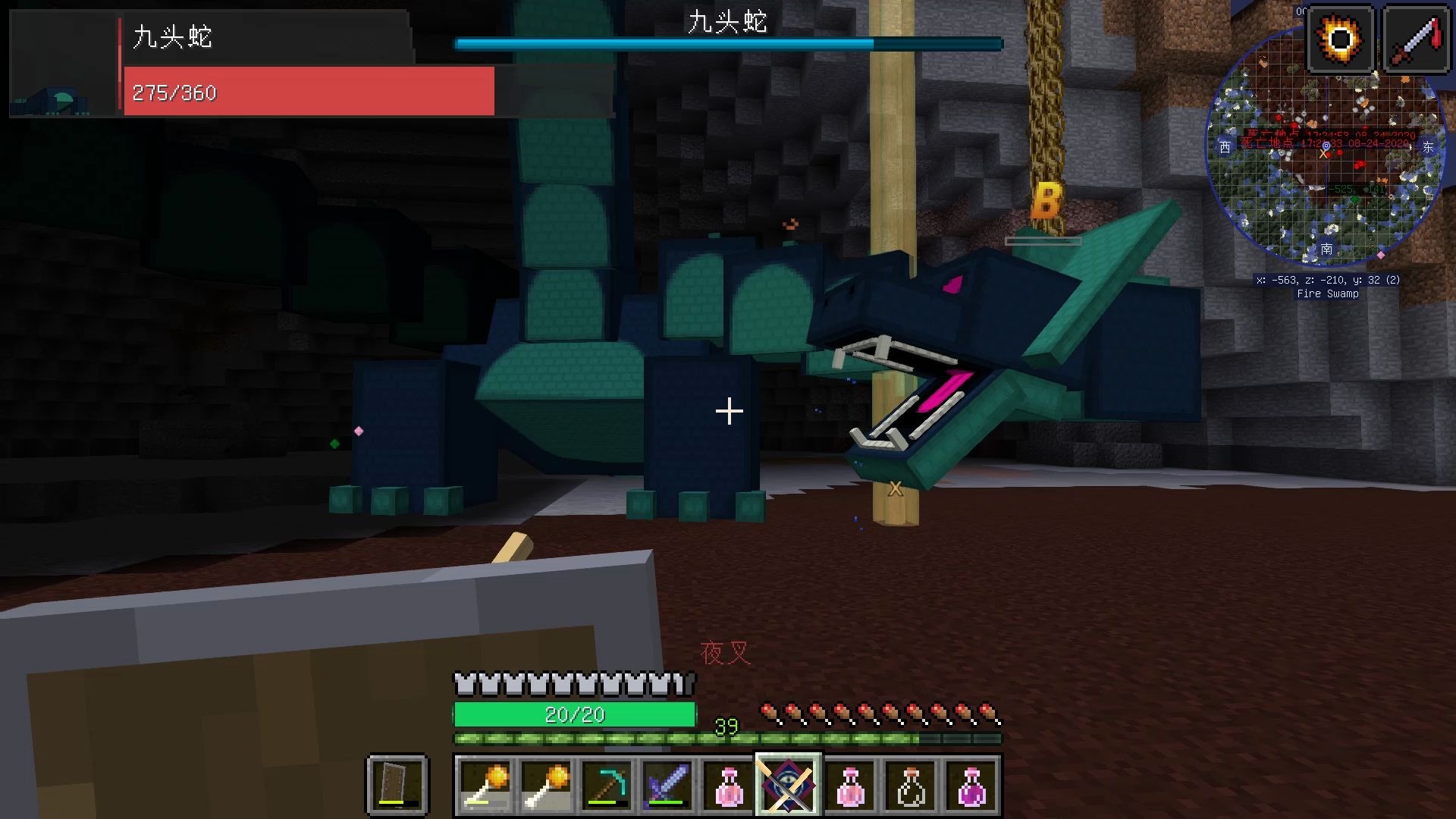Select the shield in the offhand slot

[x=397, y=783]
